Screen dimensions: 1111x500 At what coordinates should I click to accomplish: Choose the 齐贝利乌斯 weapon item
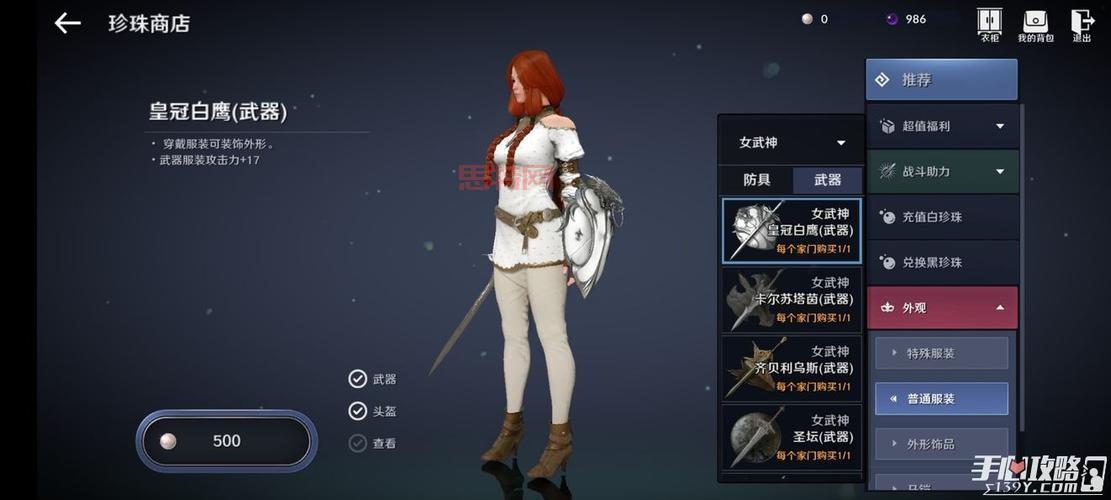[790, 368]
